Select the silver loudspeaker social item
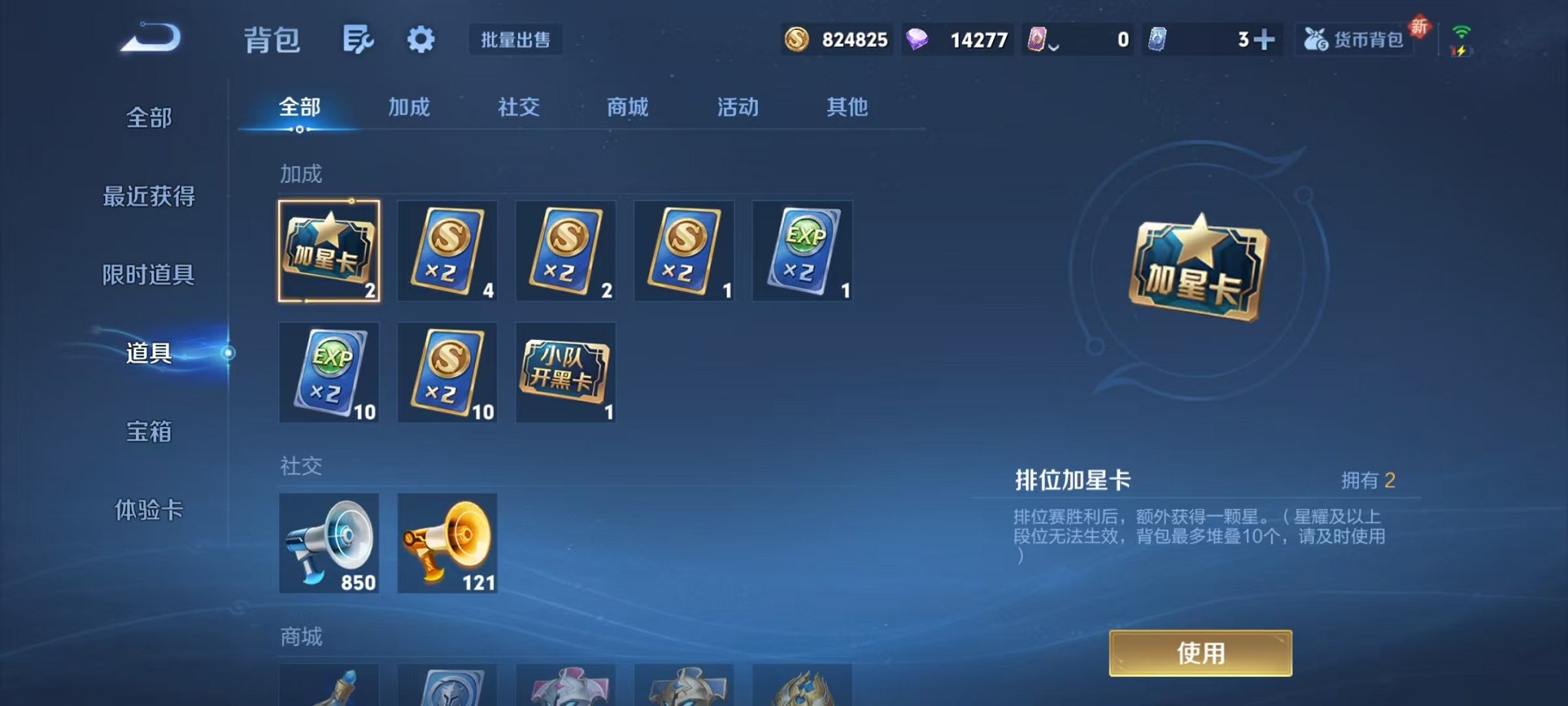The image size is (1568, 706). (x=329, y=544)
